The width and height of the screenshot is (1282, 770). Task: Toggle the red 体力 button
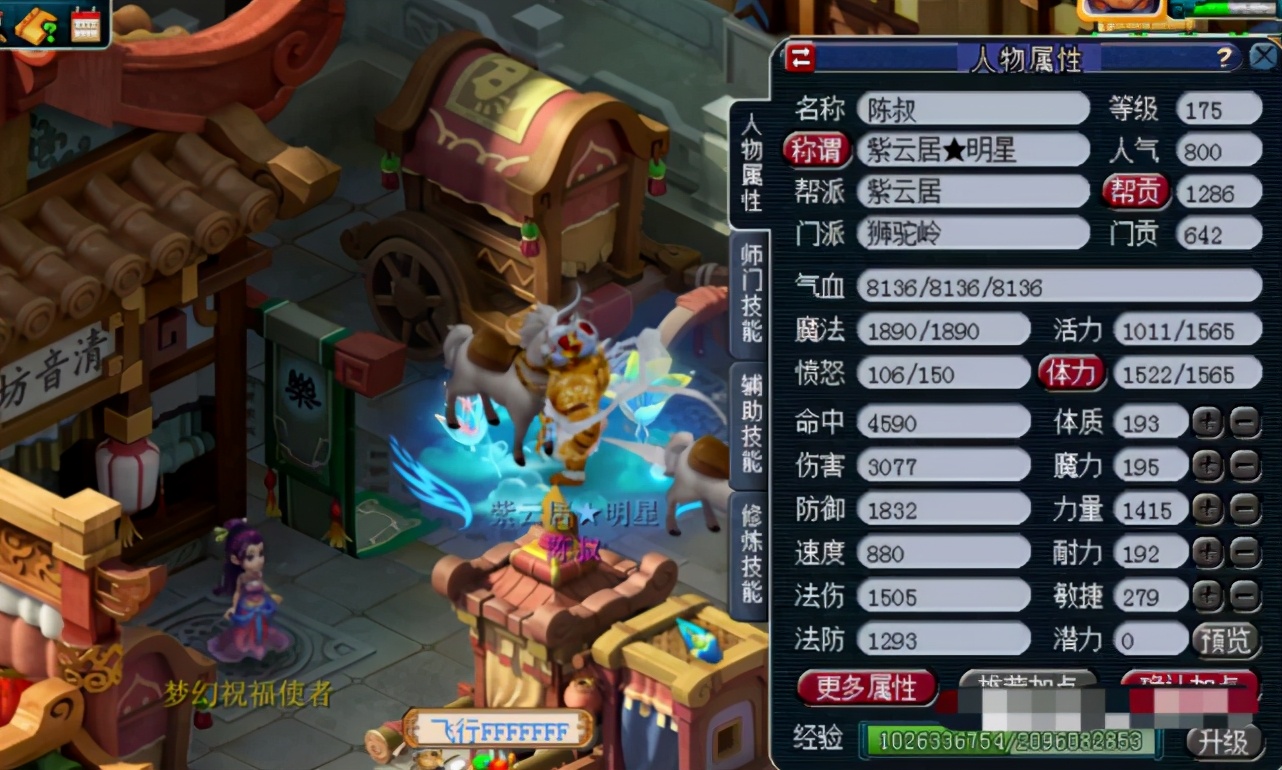1071,373
